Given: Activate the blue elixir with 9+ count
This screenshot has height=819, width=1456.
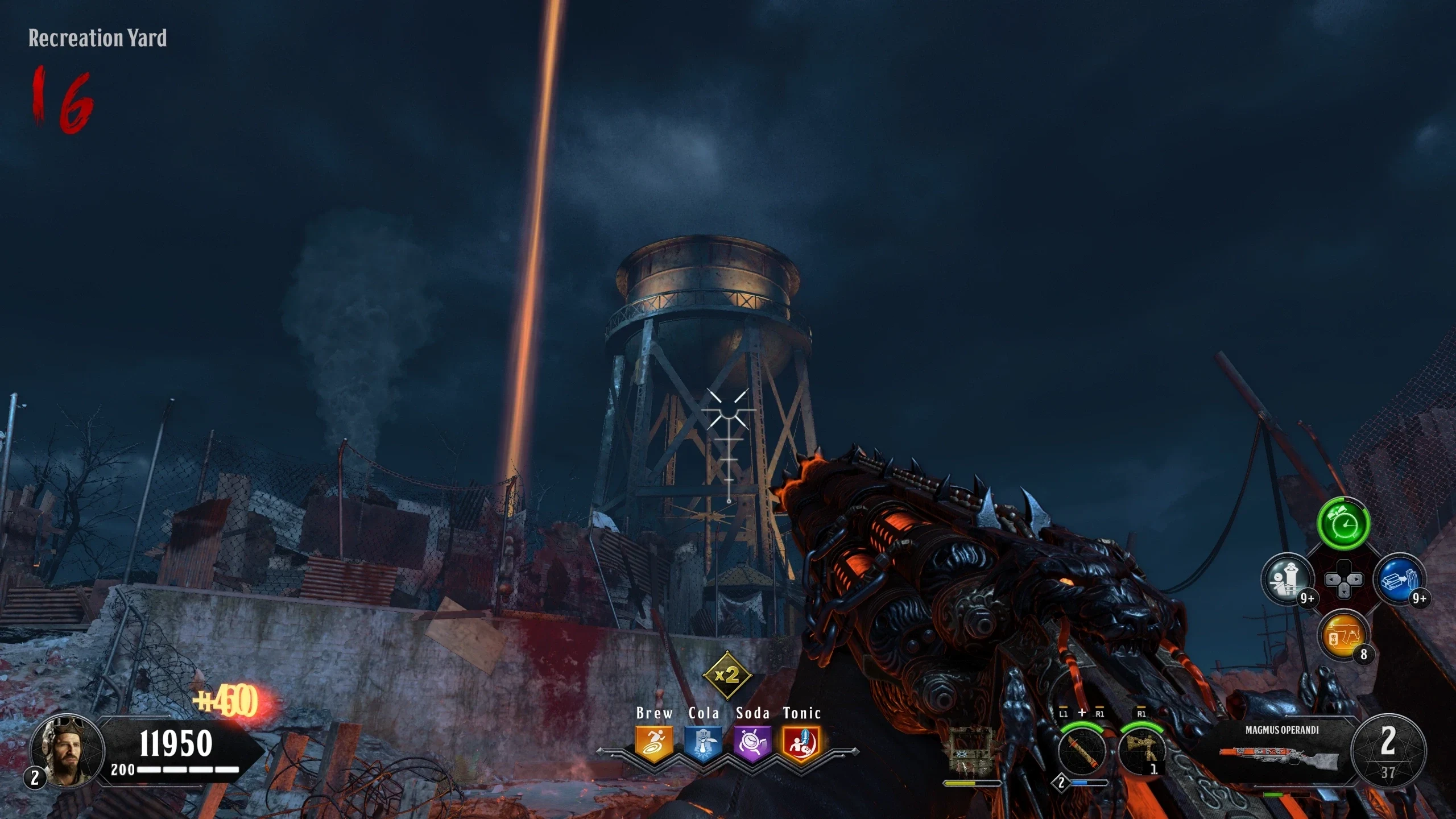Looking at the screenshot, I should (x=1399, y=580).
